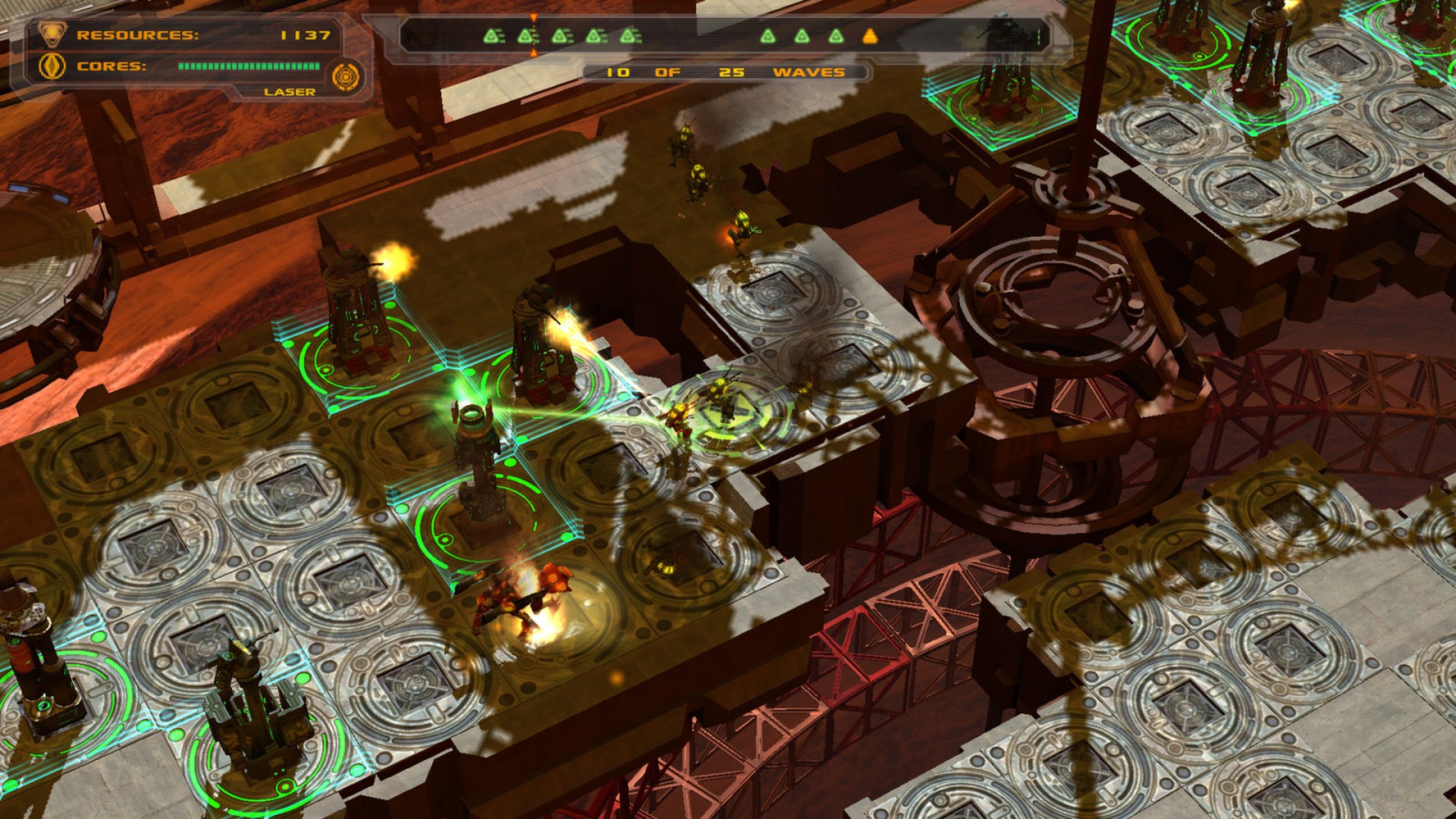
Task: Select the orange boss wave icon on the timeline
Action: 871,37
